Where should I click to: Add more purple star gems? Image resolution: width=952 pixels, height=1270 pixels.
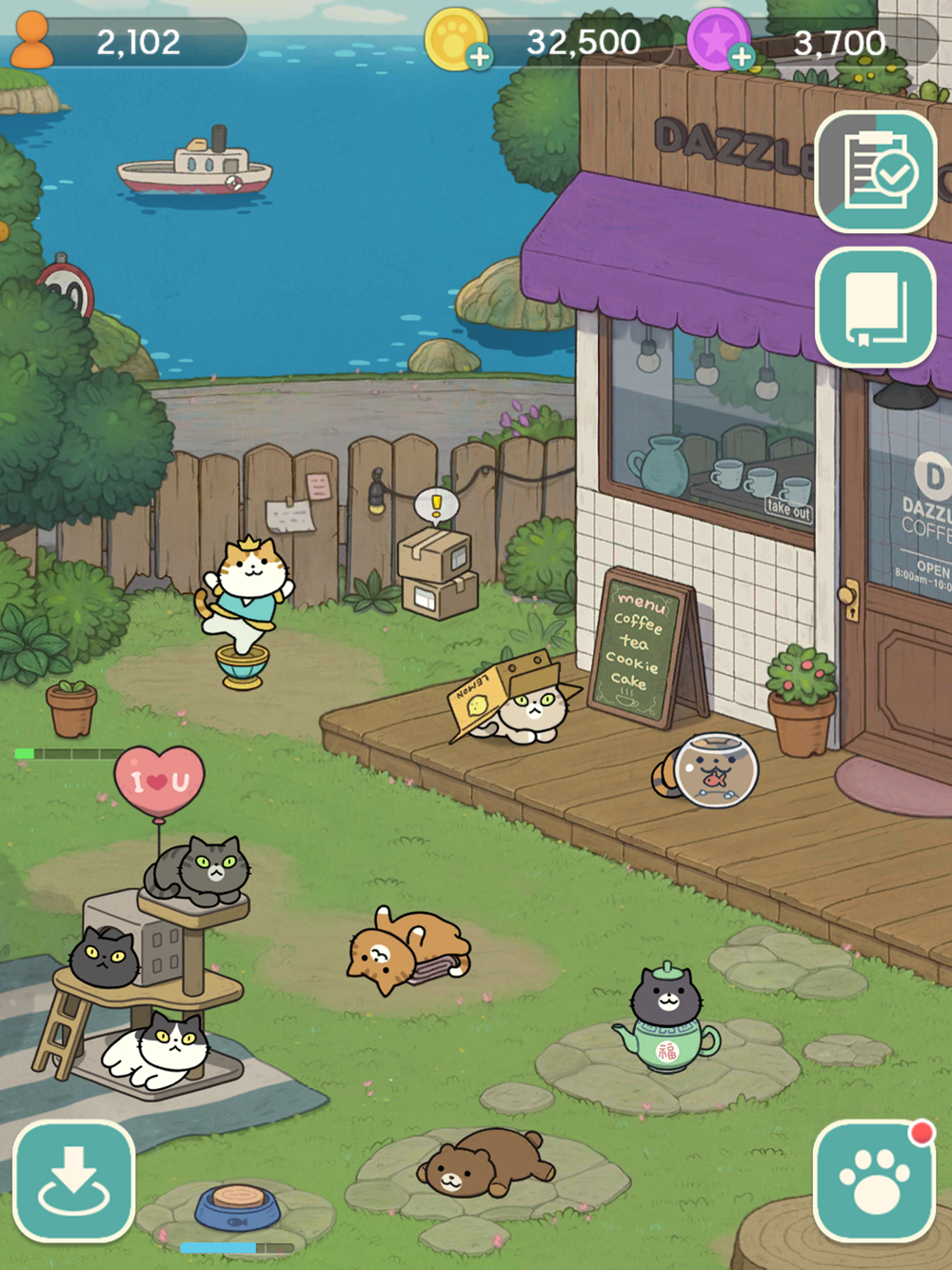coord(742,57)
